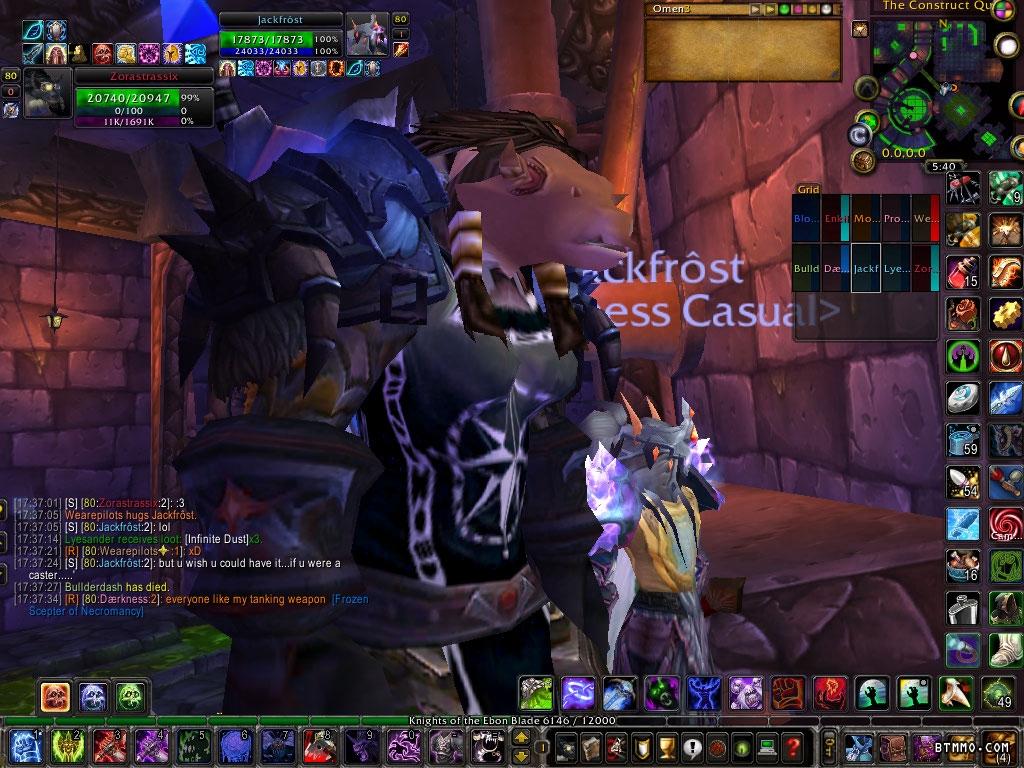Click the round C minimap button
Viewport: 1024px width, 768px height.
[858, 134]
